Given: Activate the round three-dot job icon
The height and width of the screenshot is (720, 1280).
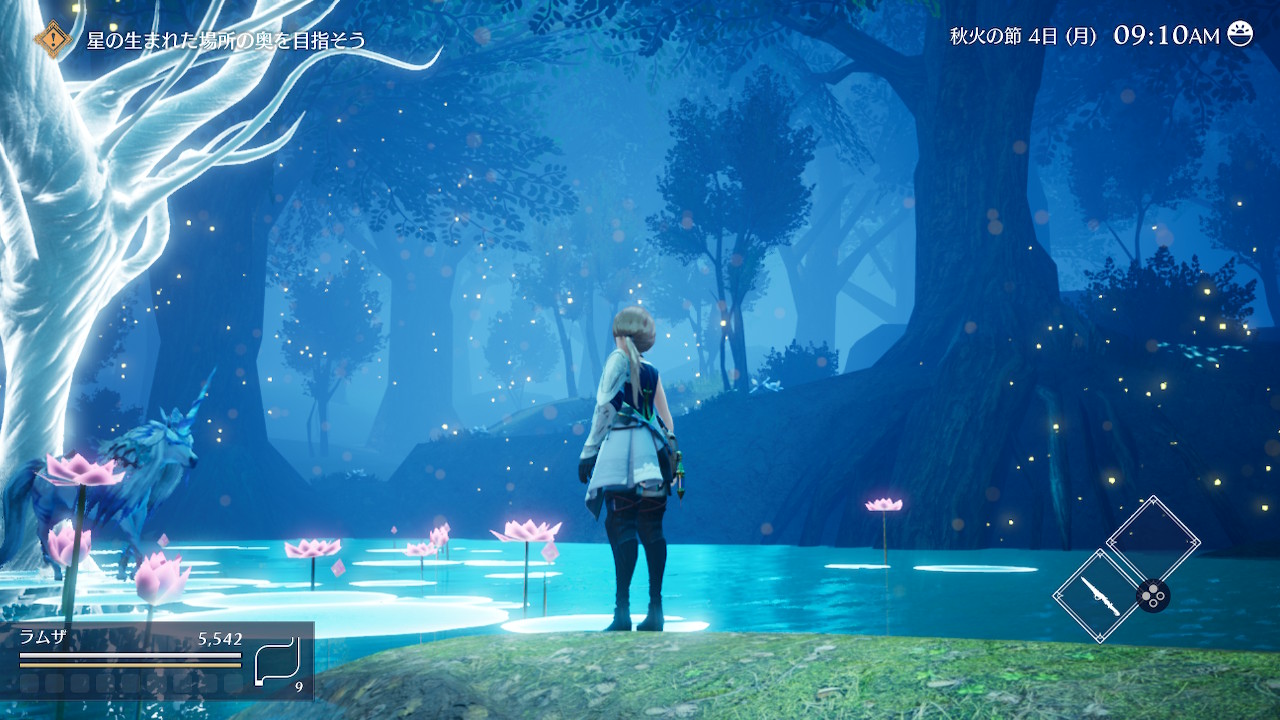Looking at the screenshot, I should 1153,596.
